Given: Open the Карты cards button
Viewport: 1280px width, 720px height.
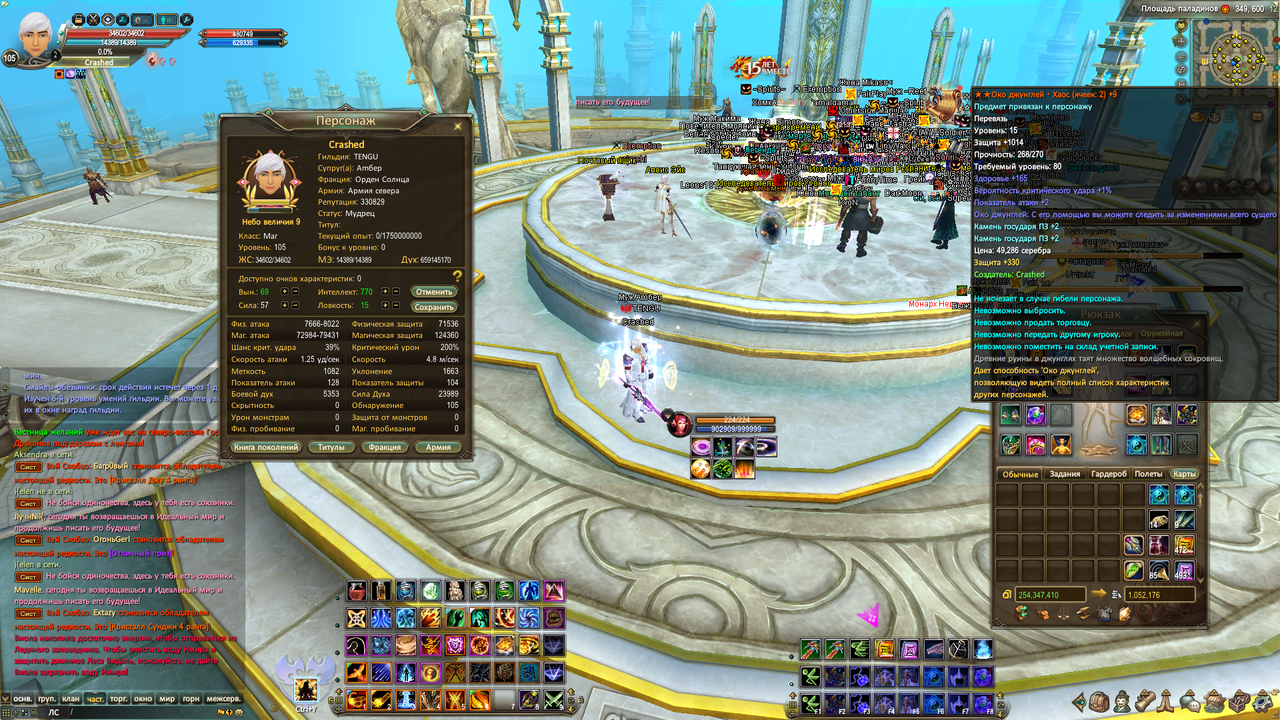Looking at the screenshot, I should (x=1184, y=474).
